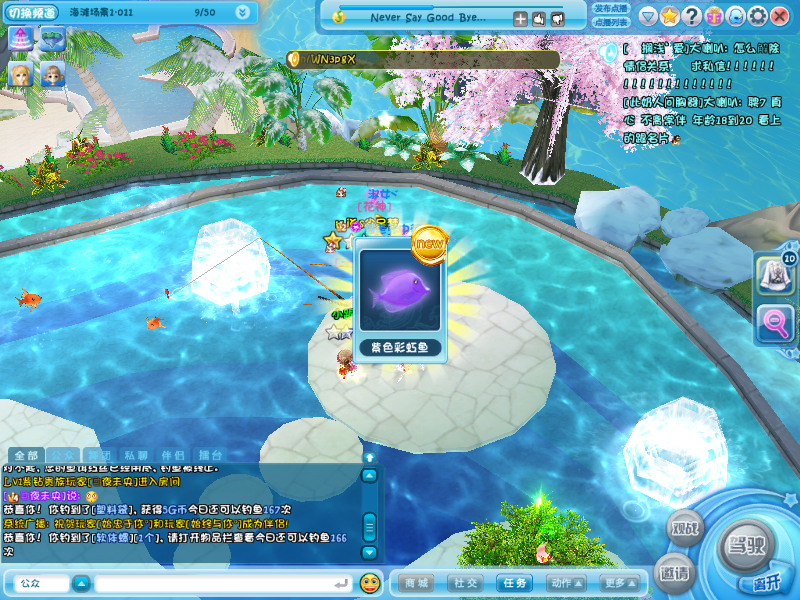Close the game with red X button

tap(780, 16)
